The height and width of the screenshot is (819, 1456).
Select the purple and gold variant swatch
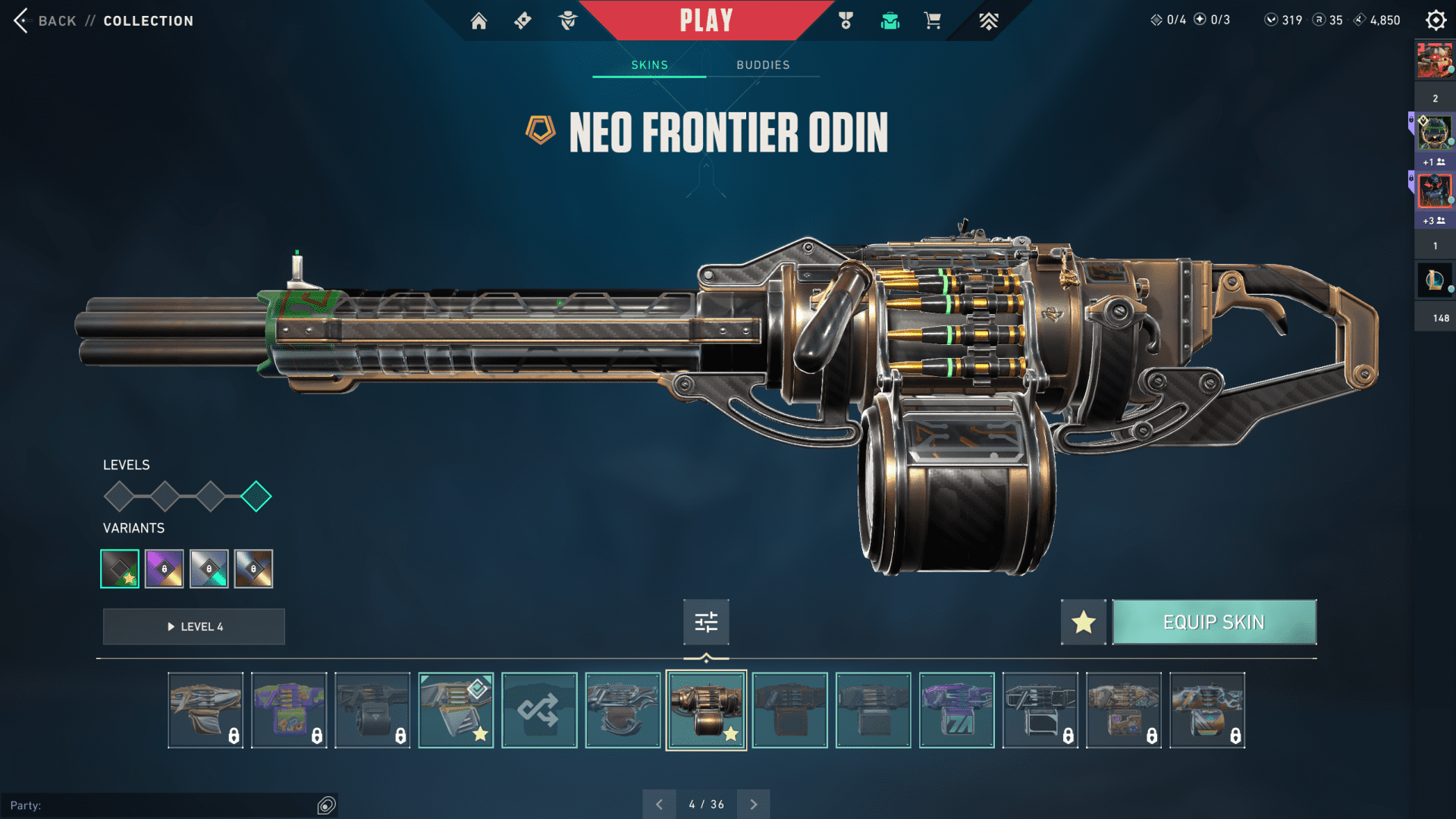pos(165,569)
